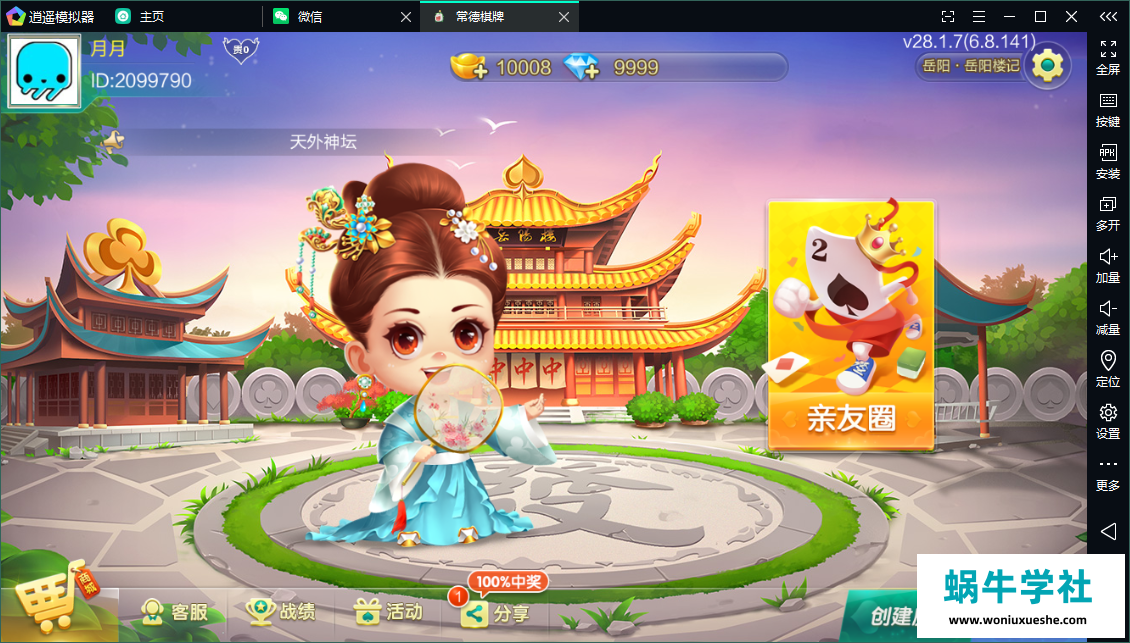Click the emulator 全屏 fullscreen button
The height and width of the screenshot is (643, 1130).
click(1108, 57)
